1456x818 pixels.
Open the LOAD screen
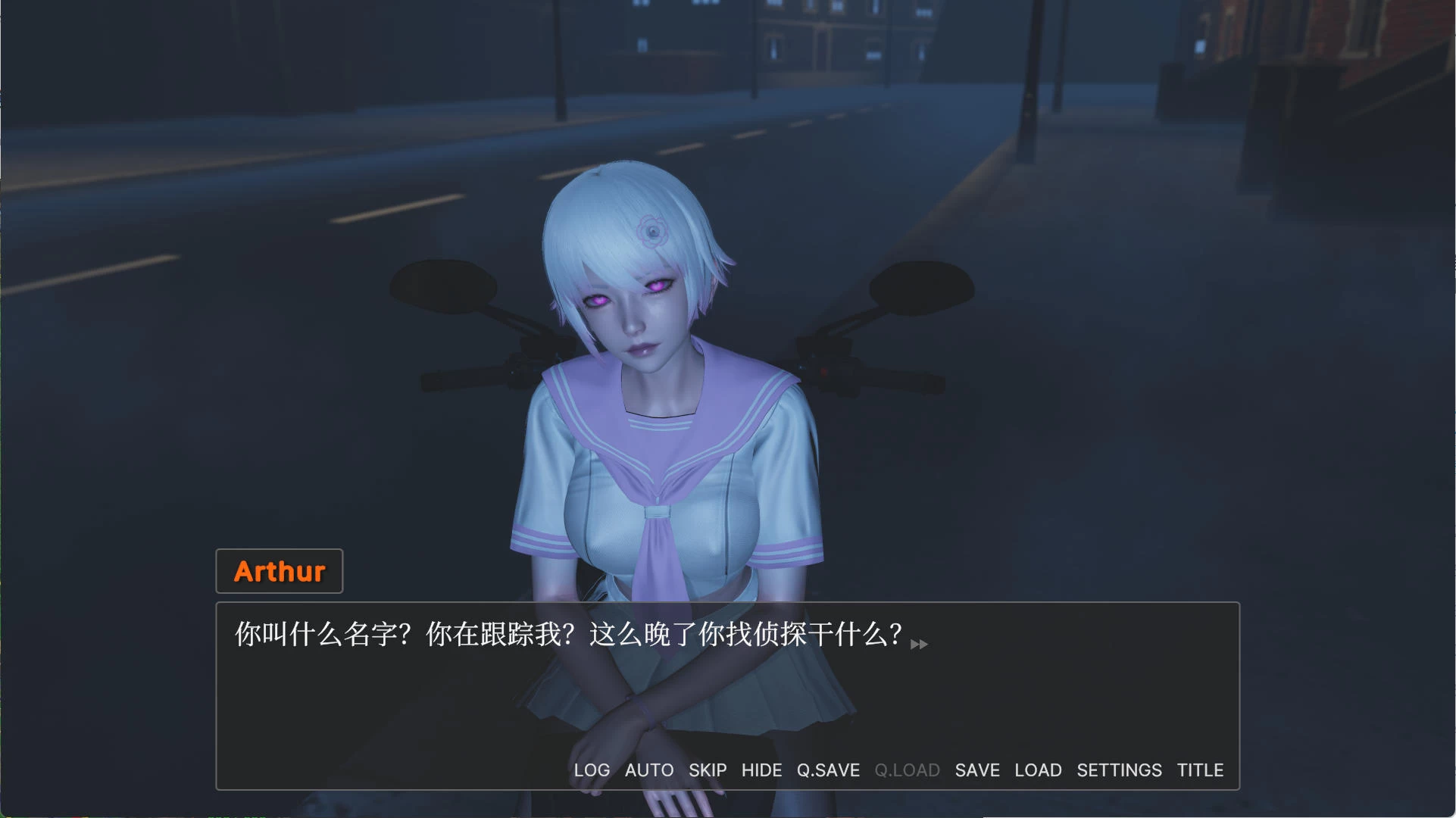click(1038, 770)
